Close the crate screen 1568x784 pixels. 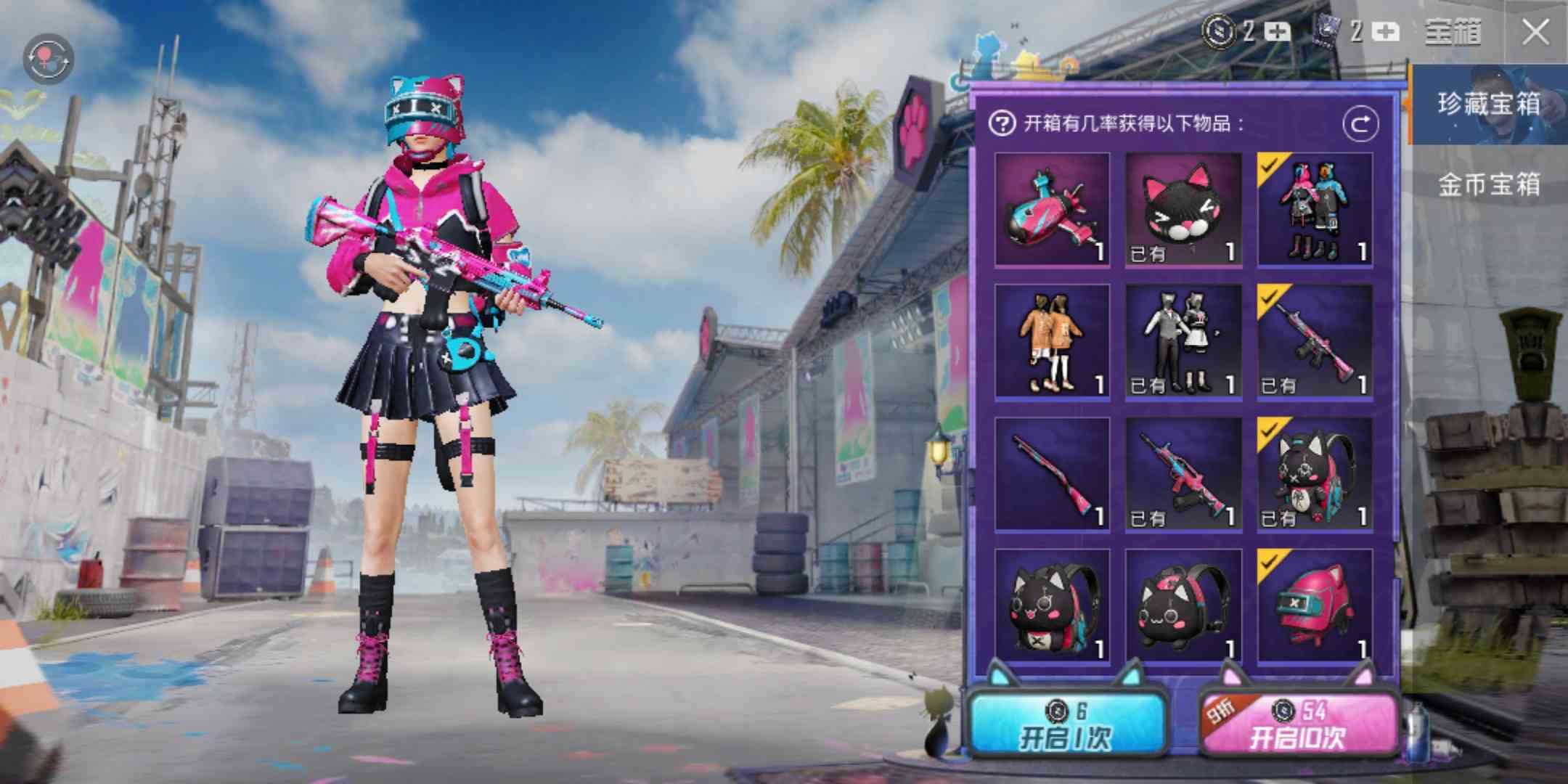coord(1535,33)
